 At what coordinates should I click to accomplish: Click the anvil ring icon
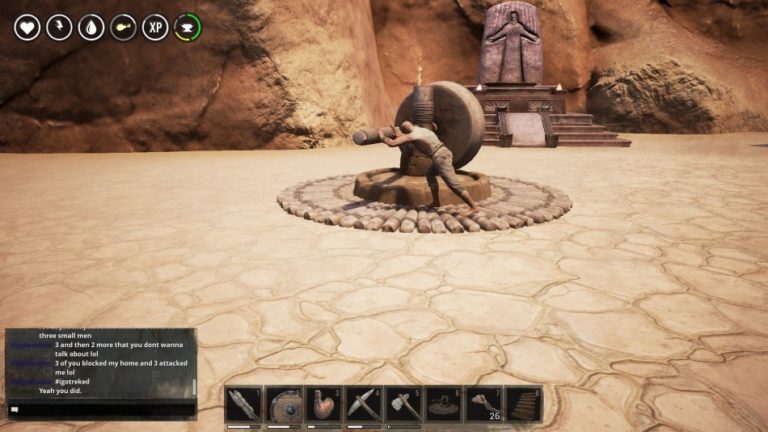[x=187, y=27]
